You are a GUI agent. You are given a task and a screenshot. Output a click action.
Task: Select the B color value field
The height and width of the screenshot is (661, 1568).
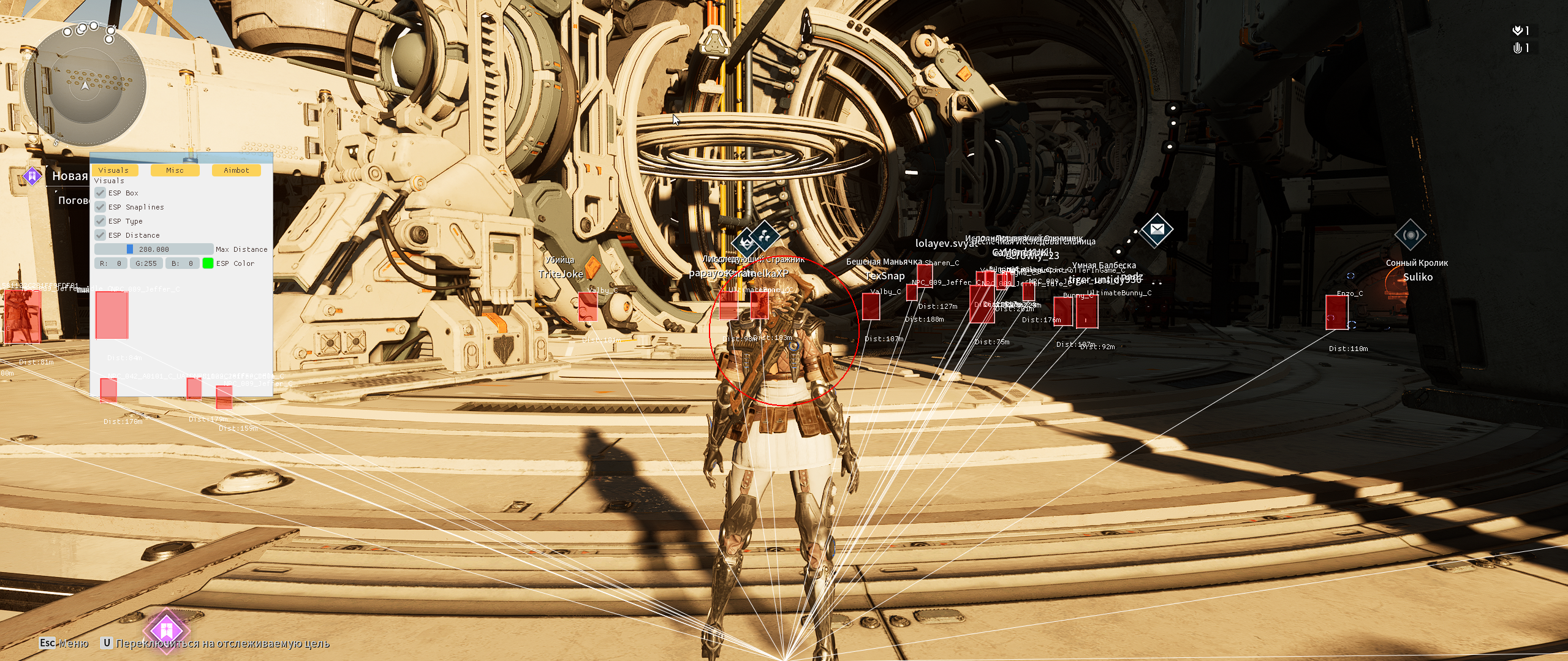[182, 263]
